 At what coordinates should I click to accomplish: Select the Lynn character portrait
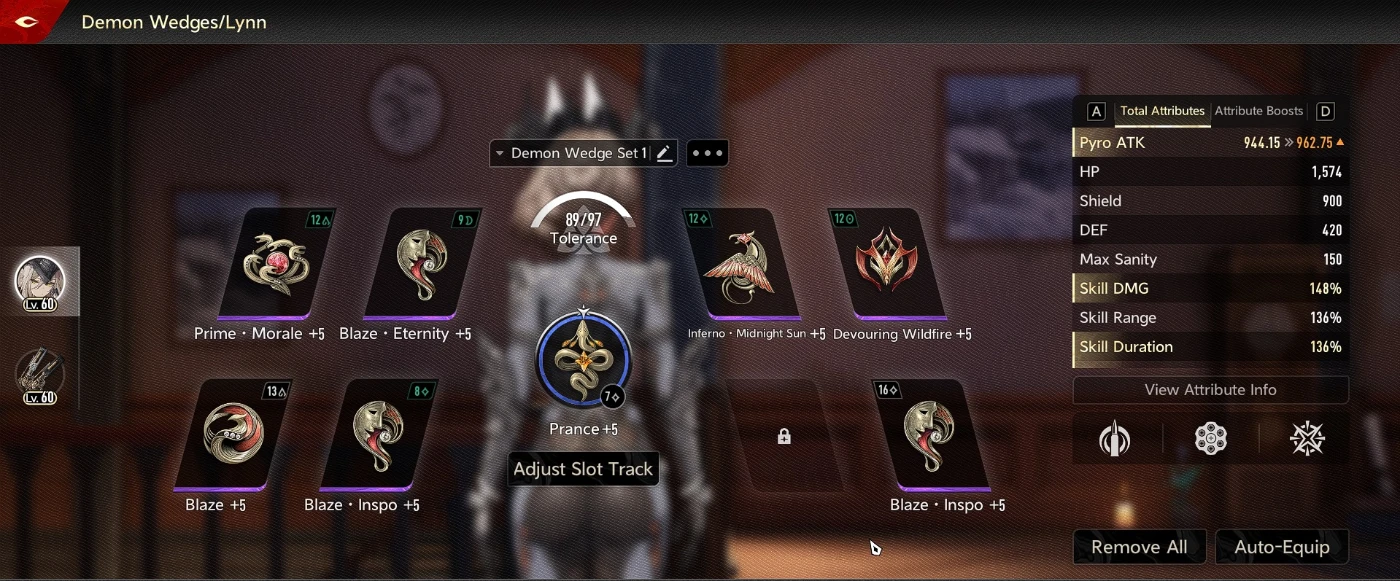[x=40, y=282]
